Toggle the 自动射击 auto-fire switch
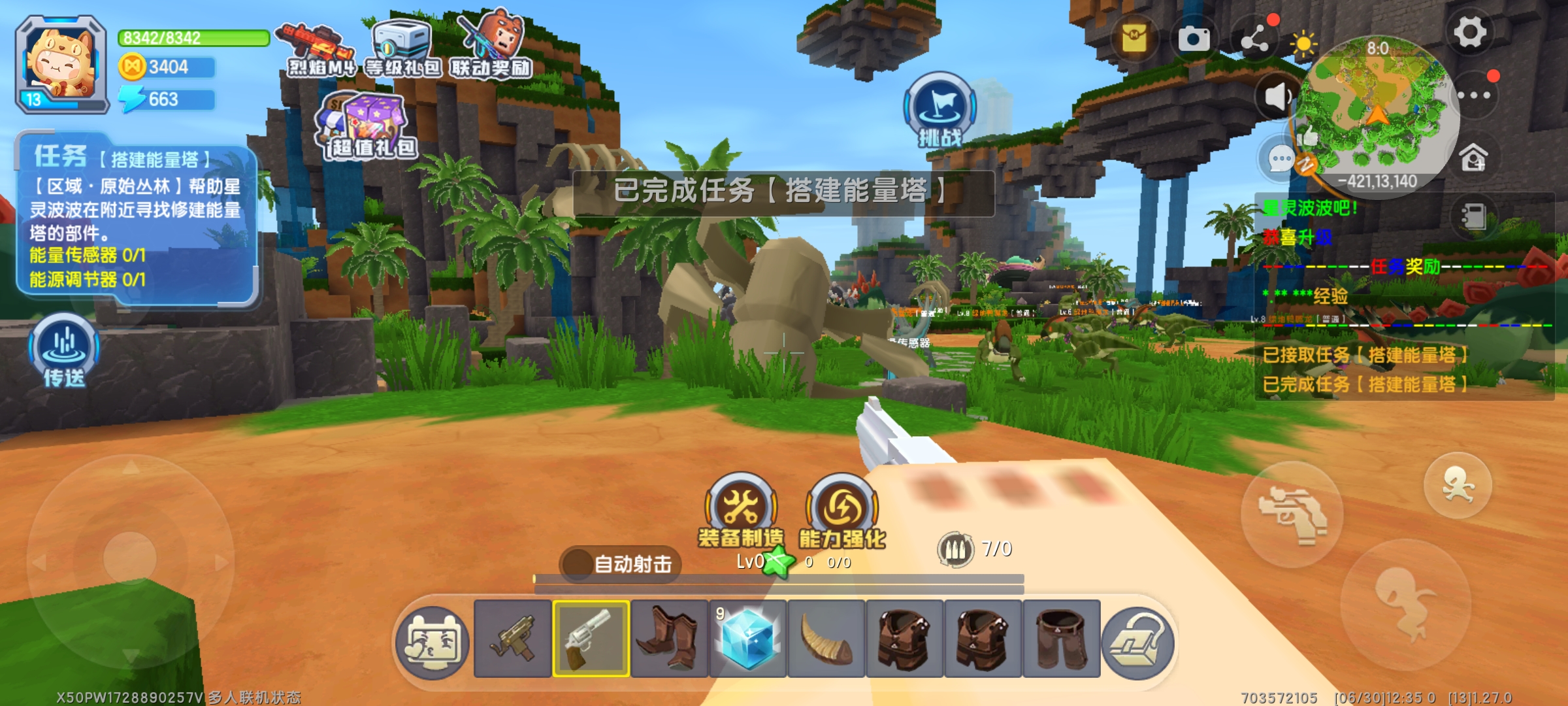Image resolution: width=1568 pixels, height=706 pixels. tap(621, 563)
